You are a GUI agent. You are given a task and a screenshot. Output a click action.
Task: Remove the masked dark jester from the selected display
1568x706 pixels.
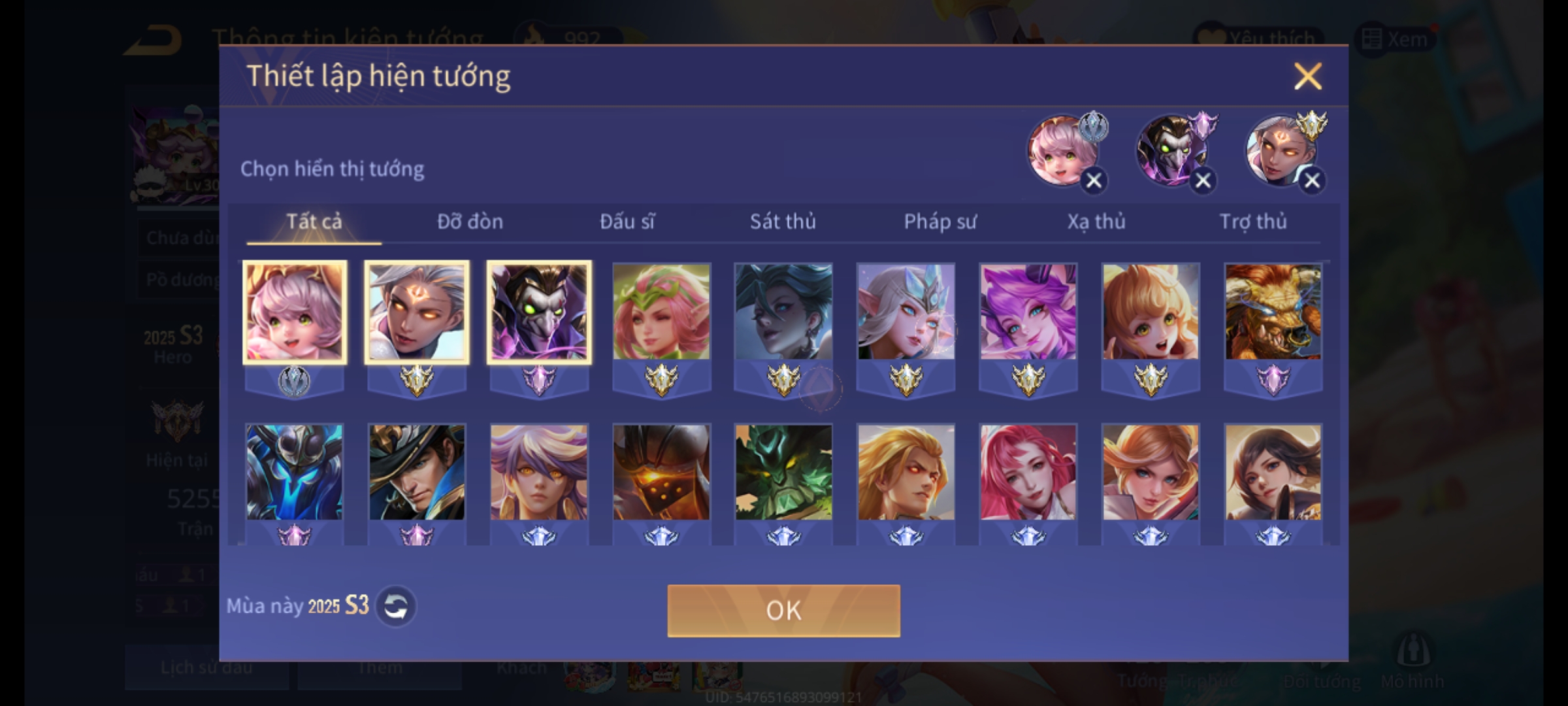1203,180
